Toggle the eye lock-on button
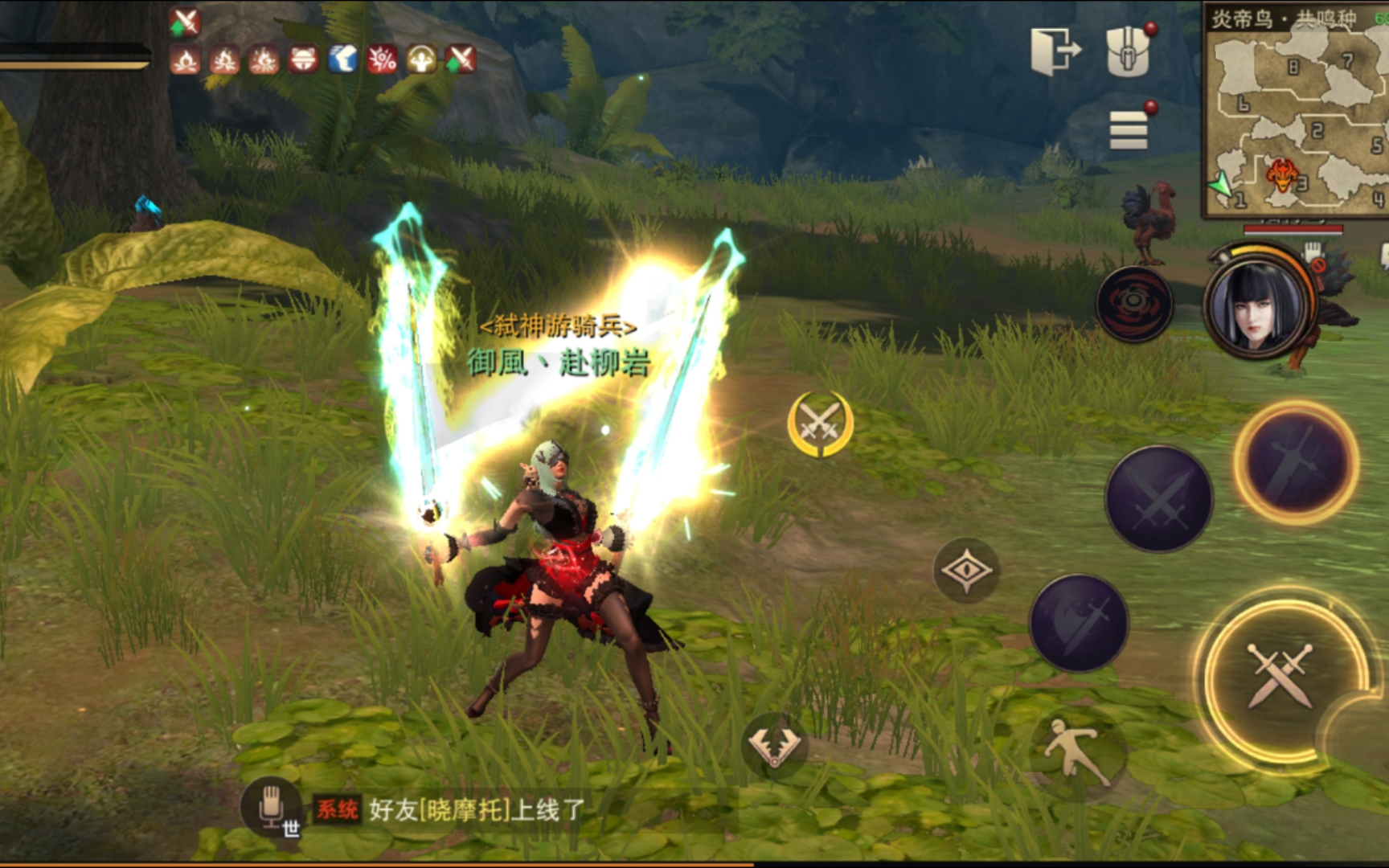 click(966, 570)
